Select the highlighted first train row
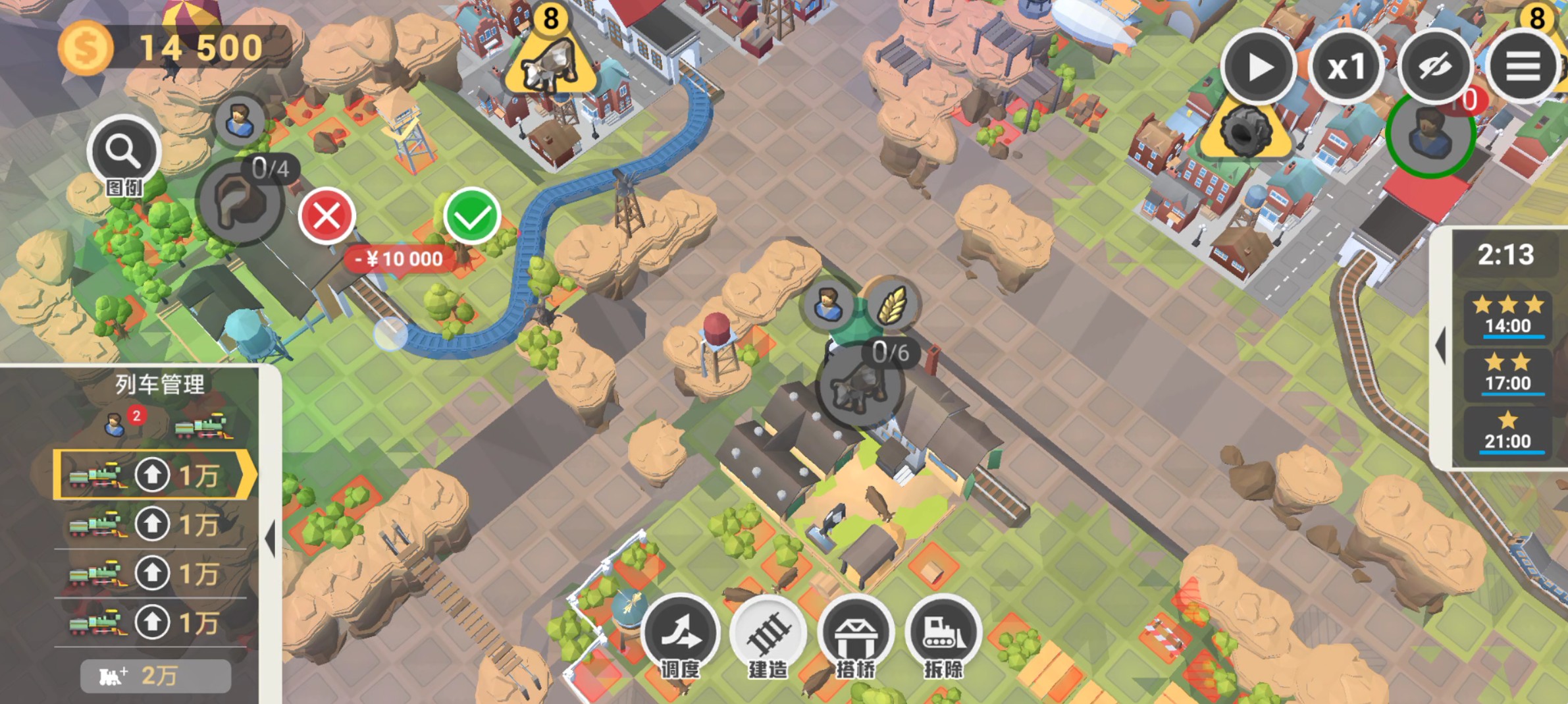The image size is (1568, 704). point(154,475)
